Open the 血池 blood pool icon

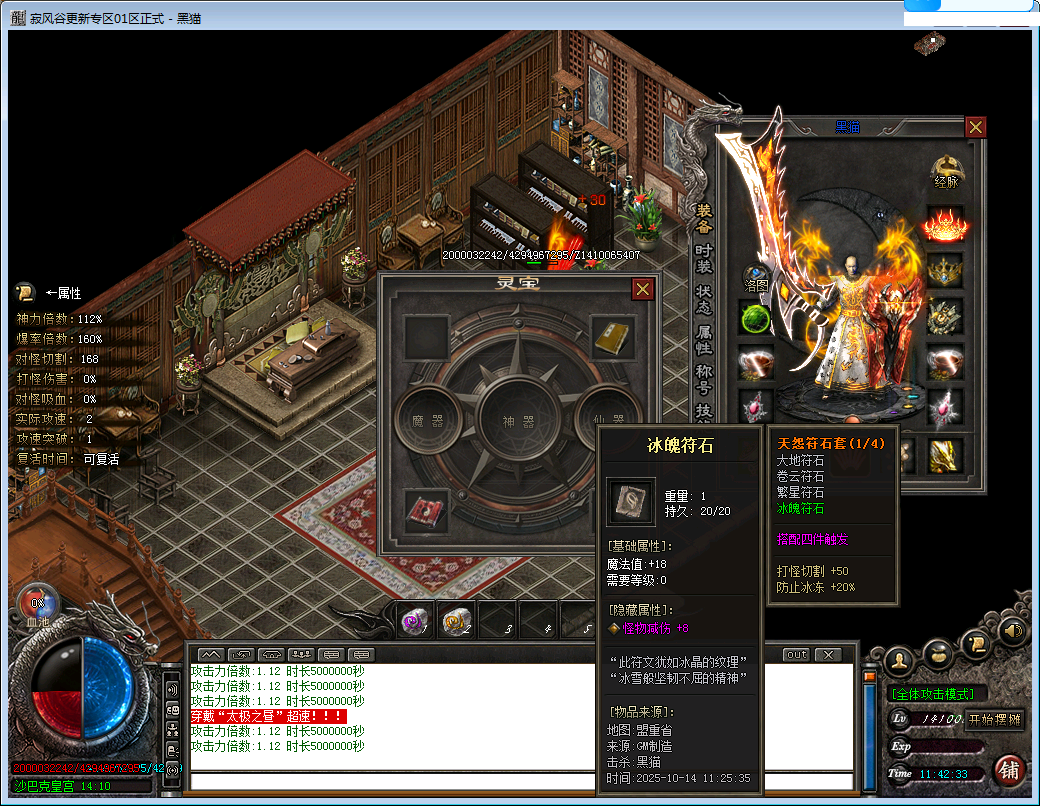click(37, 605)
